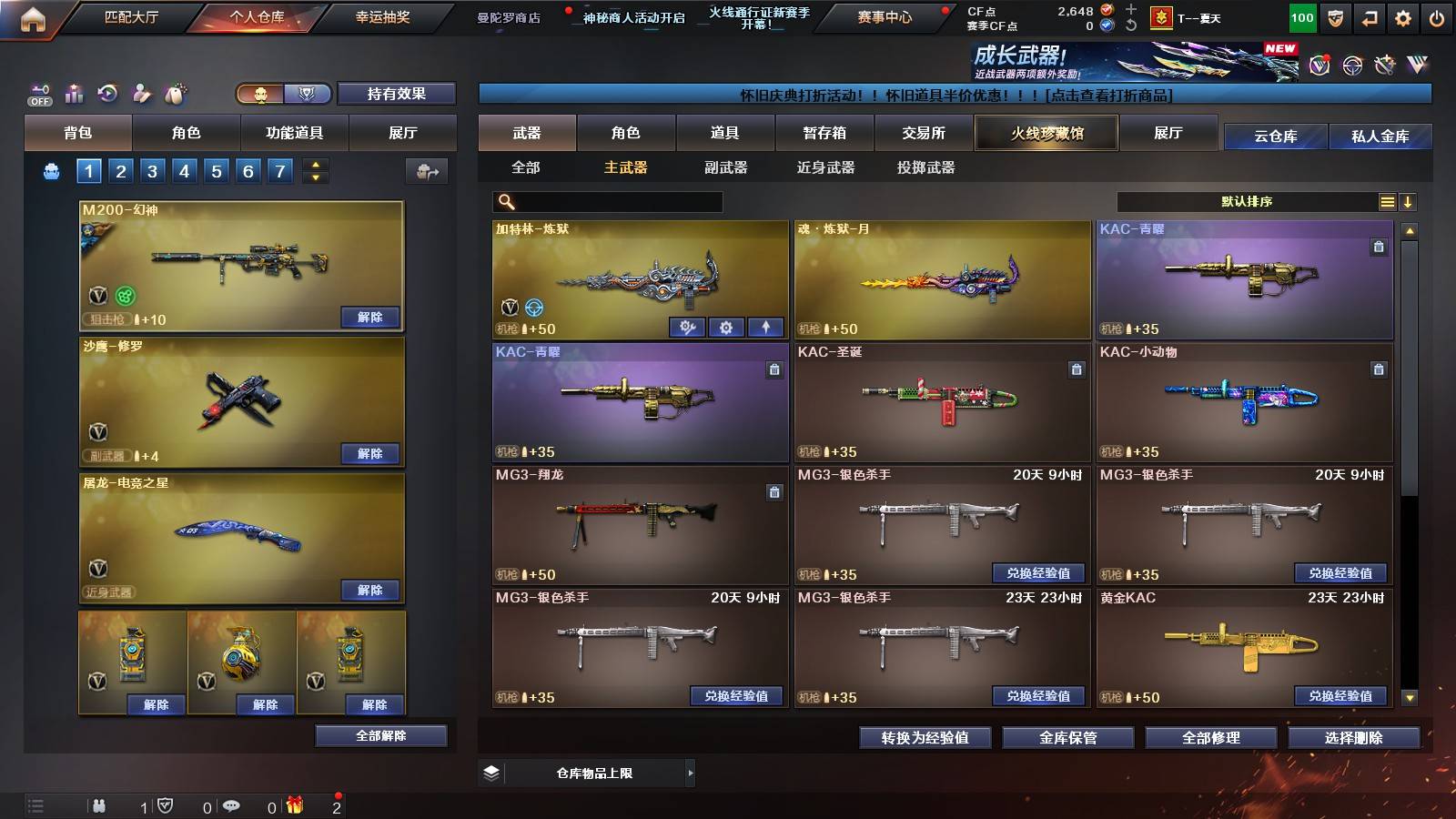
Task: Toggle the OFF key switch above 背包 tab
Action: click(38, 93)
